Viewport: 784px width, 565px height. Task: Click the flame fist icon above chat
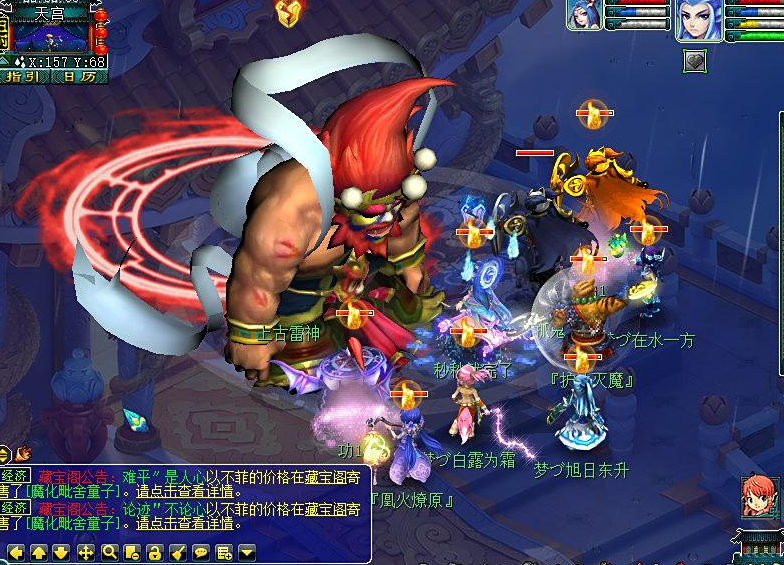coord(23,453)
